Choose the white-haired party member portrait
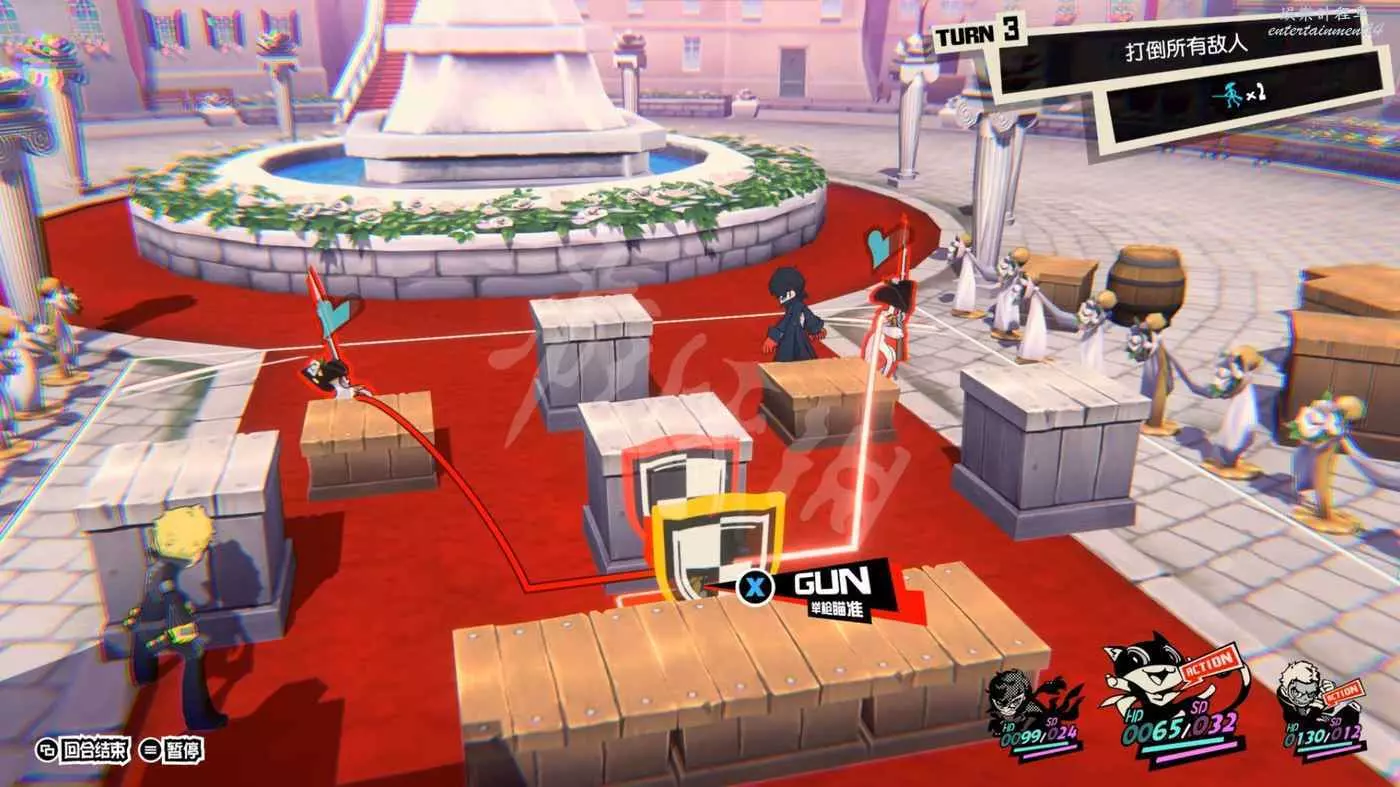1400x787 pixels. [1301, 692]
